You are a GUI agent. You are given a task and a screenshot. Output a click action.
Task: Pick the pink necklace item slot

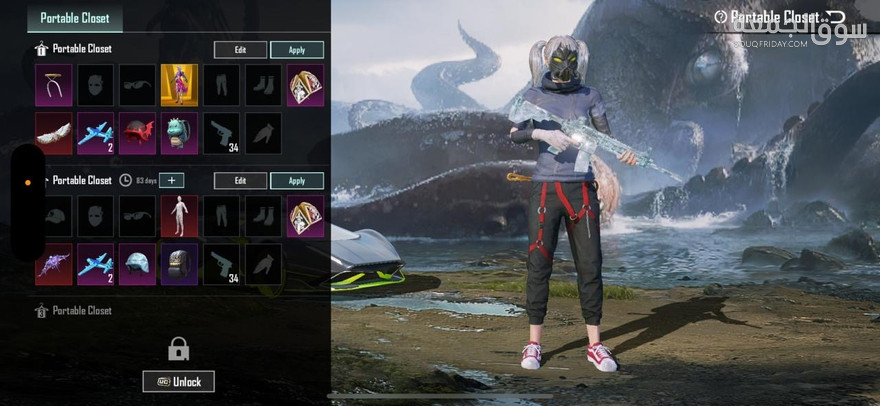pyautogui.click(x=54, y=85)
